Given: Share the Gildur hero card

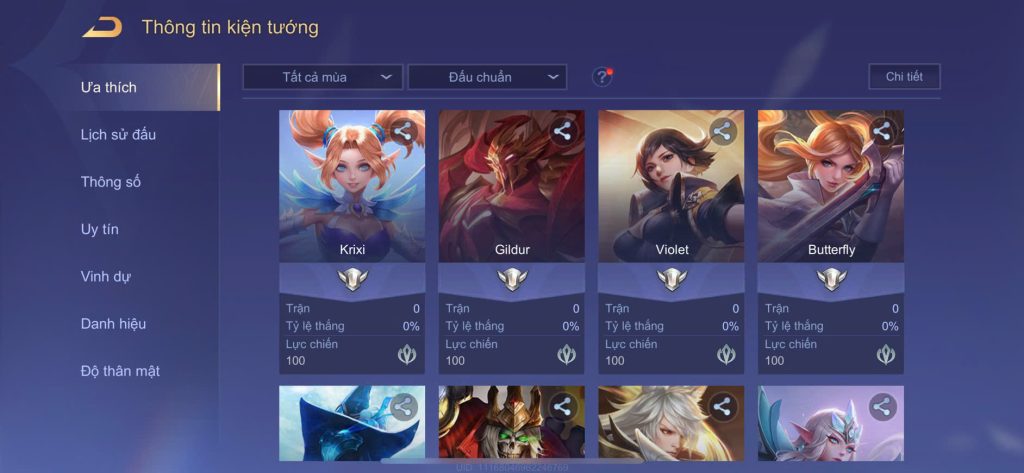Looking at the screenshot, I should [563, 131].
